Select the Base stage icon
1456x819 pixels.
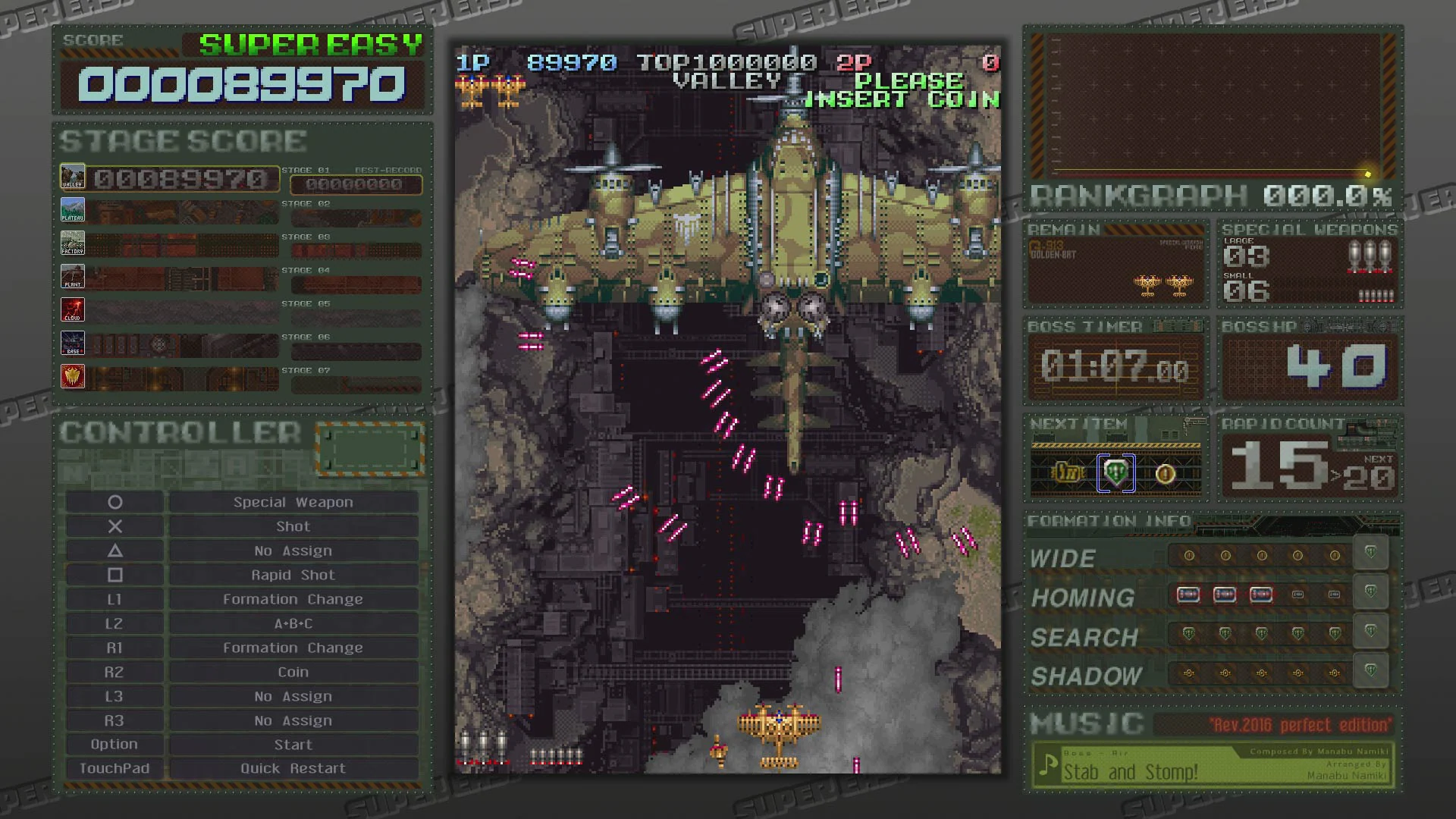coord(73,343)
